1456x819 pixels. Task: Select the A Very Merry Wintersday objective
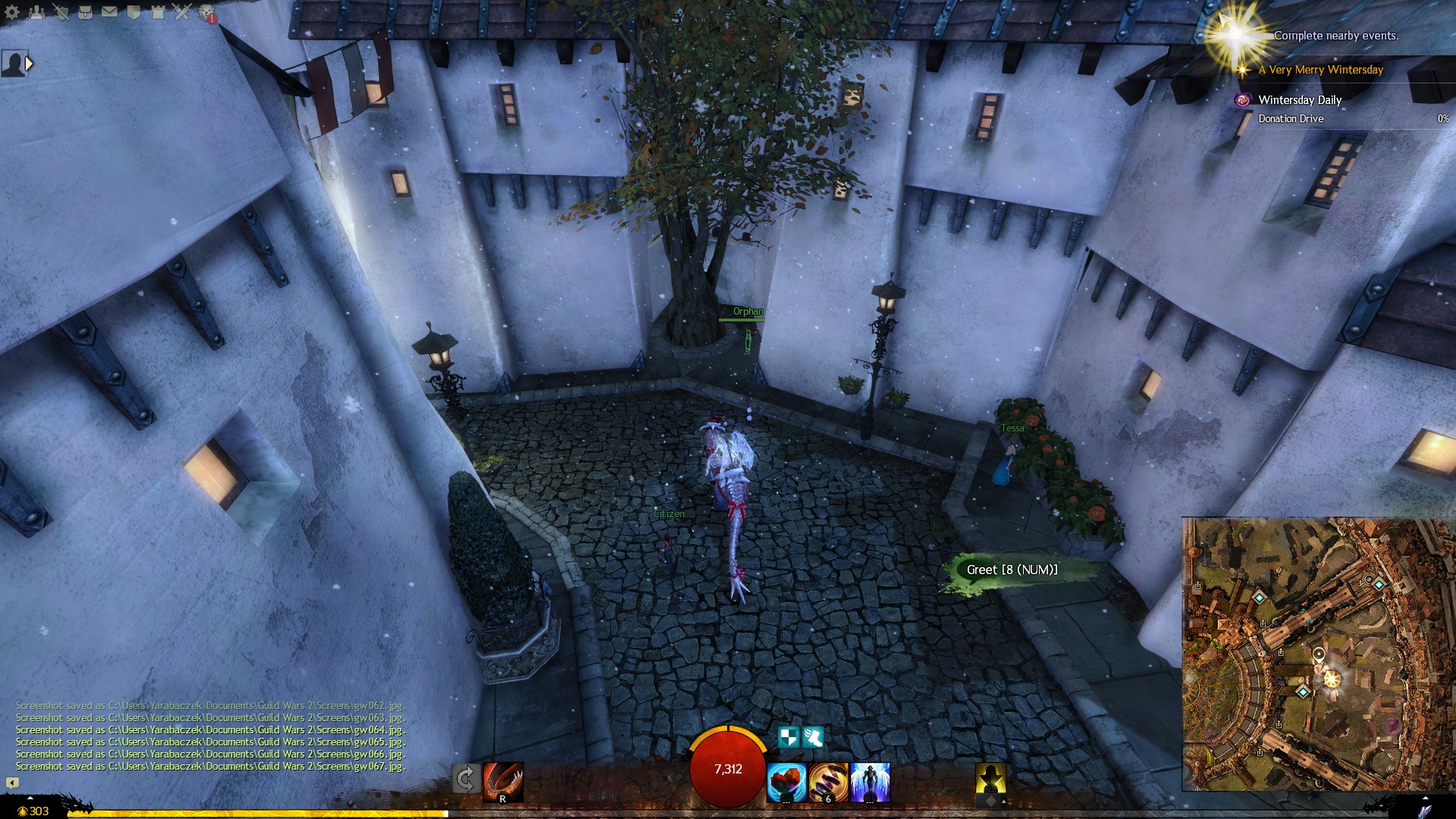point(1320,70)
